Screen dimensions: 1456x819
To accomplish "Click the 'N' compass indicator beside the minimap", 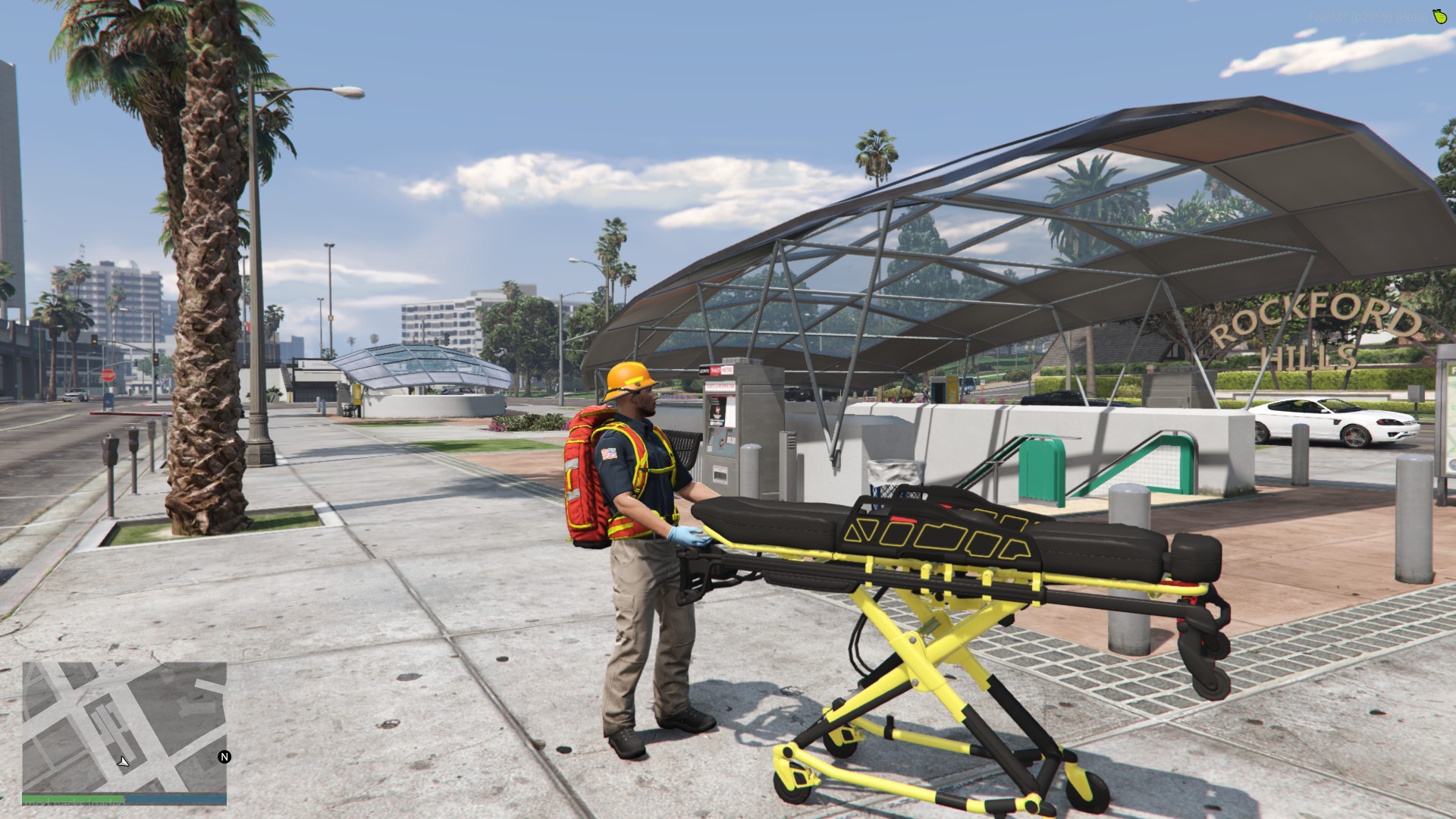I will [224, 758].
